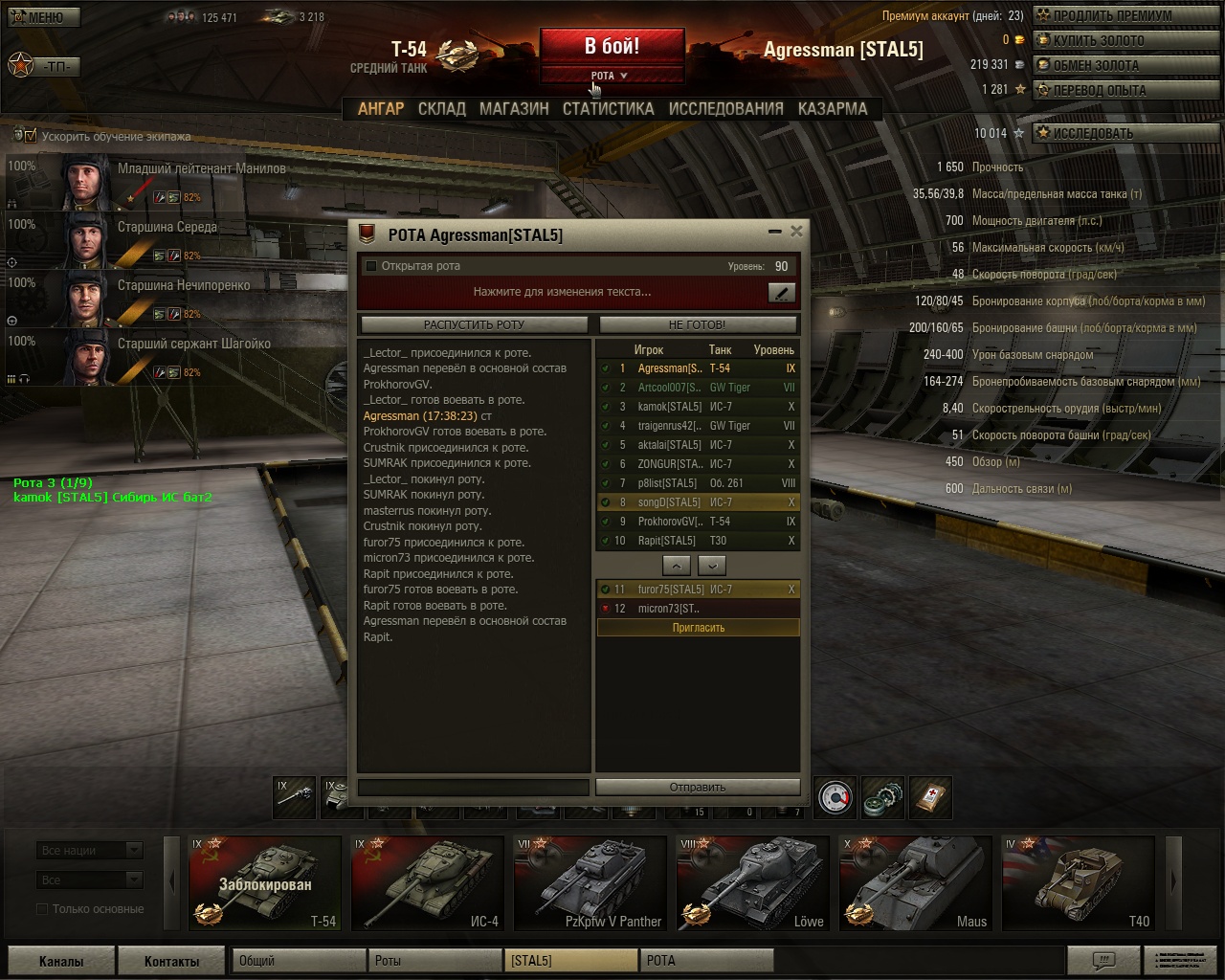Image resolution: width=1225 pixels, height=980 pixels.
Task: Open the МЕНЮ button
Action: [43, 17]
